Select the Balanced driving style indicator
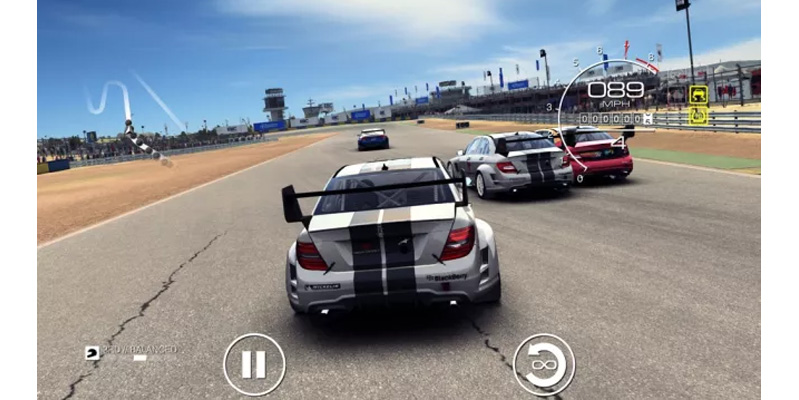 (131, 351)
